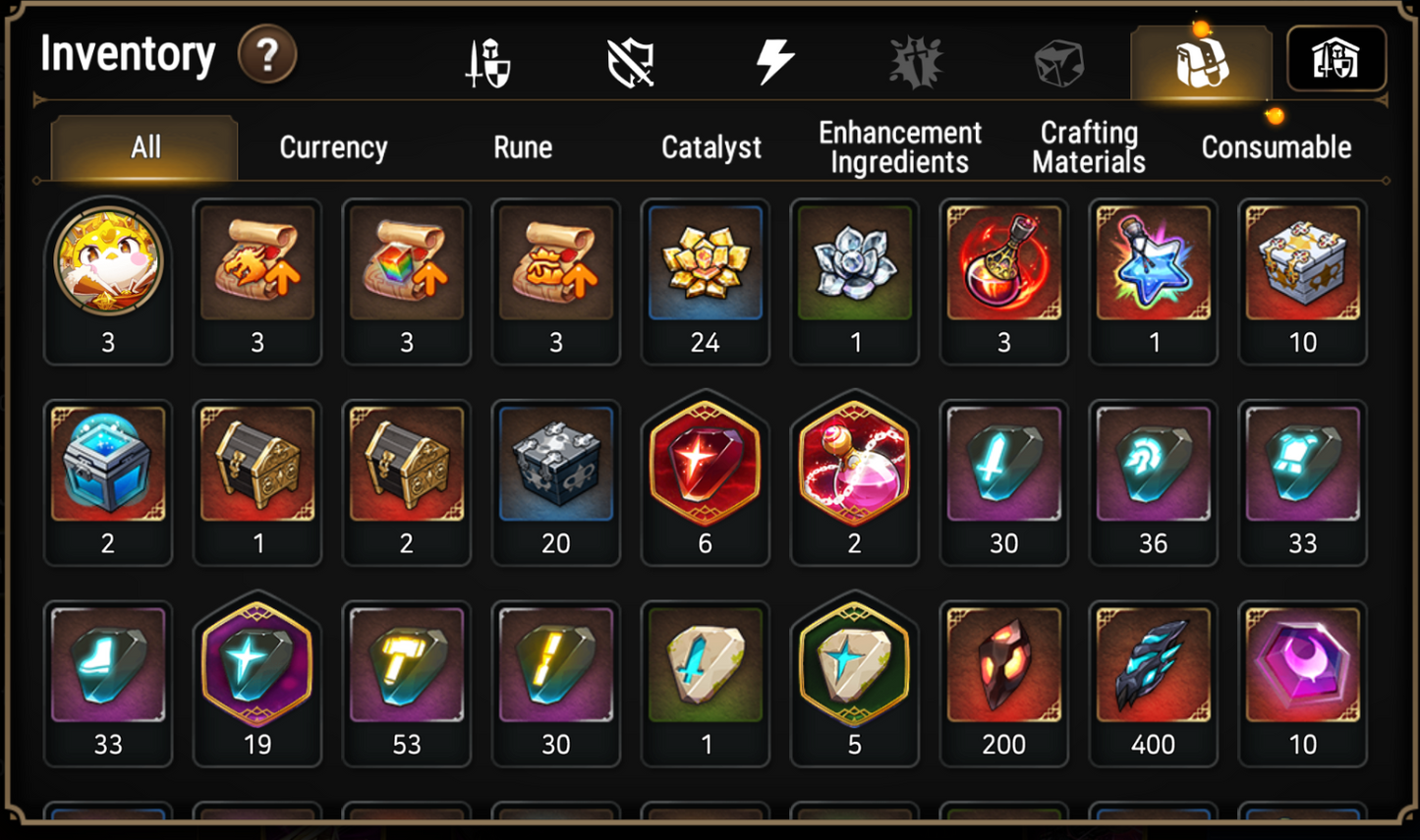Select the Catalyst tab
This screenshot has height=840, width=1420.
click(710, 147)
